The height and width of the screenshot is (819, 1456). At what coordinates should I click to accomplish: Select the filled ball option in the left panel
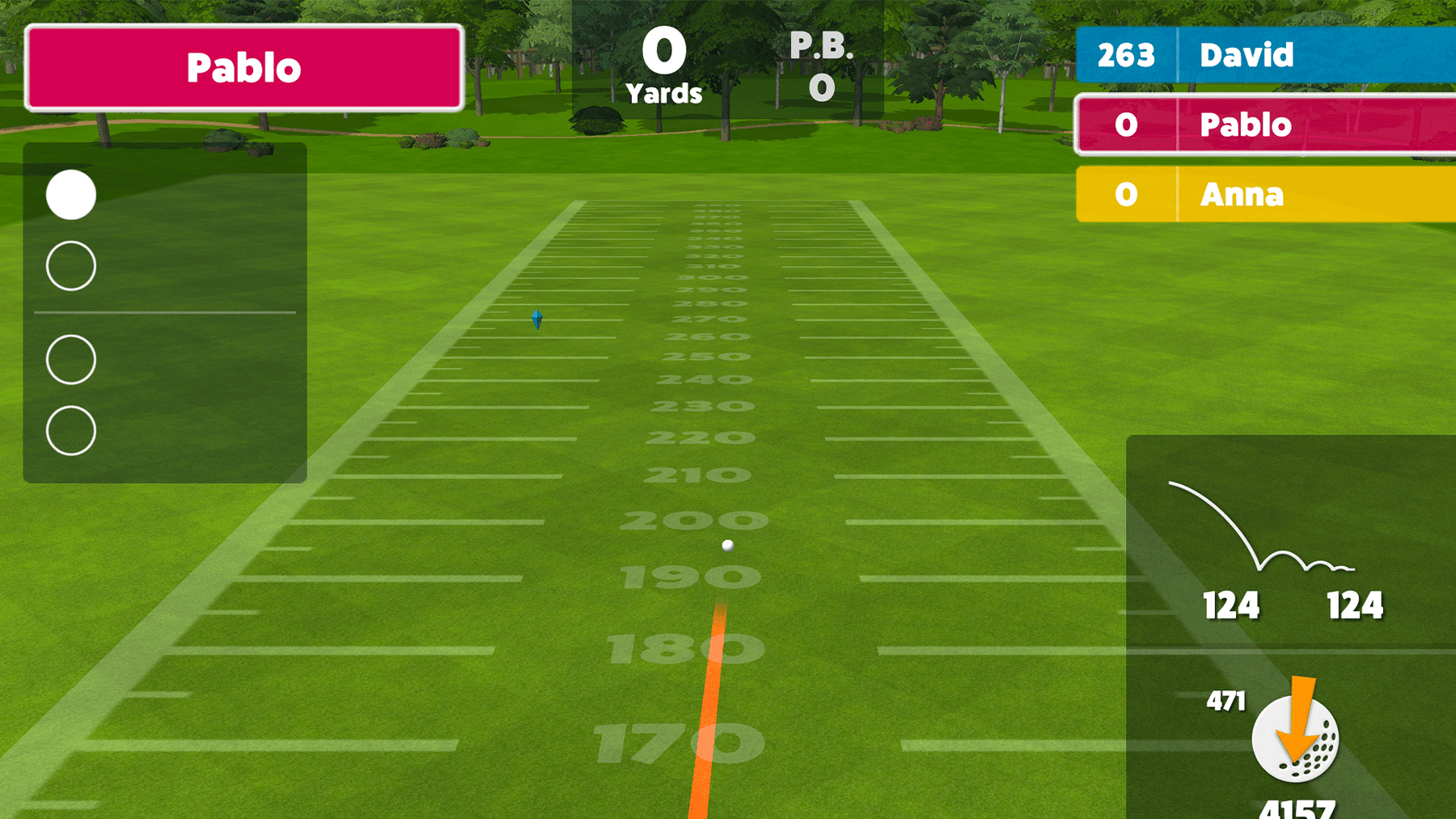tap(70, 194)
